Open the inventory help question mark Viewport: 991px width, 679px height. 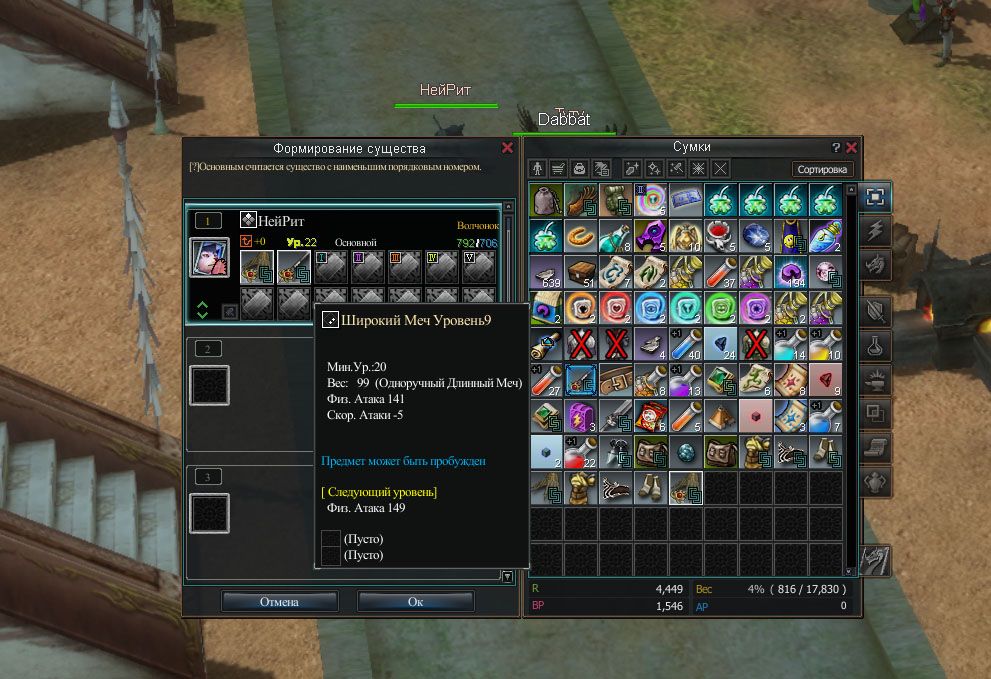(x=836, y=147)
